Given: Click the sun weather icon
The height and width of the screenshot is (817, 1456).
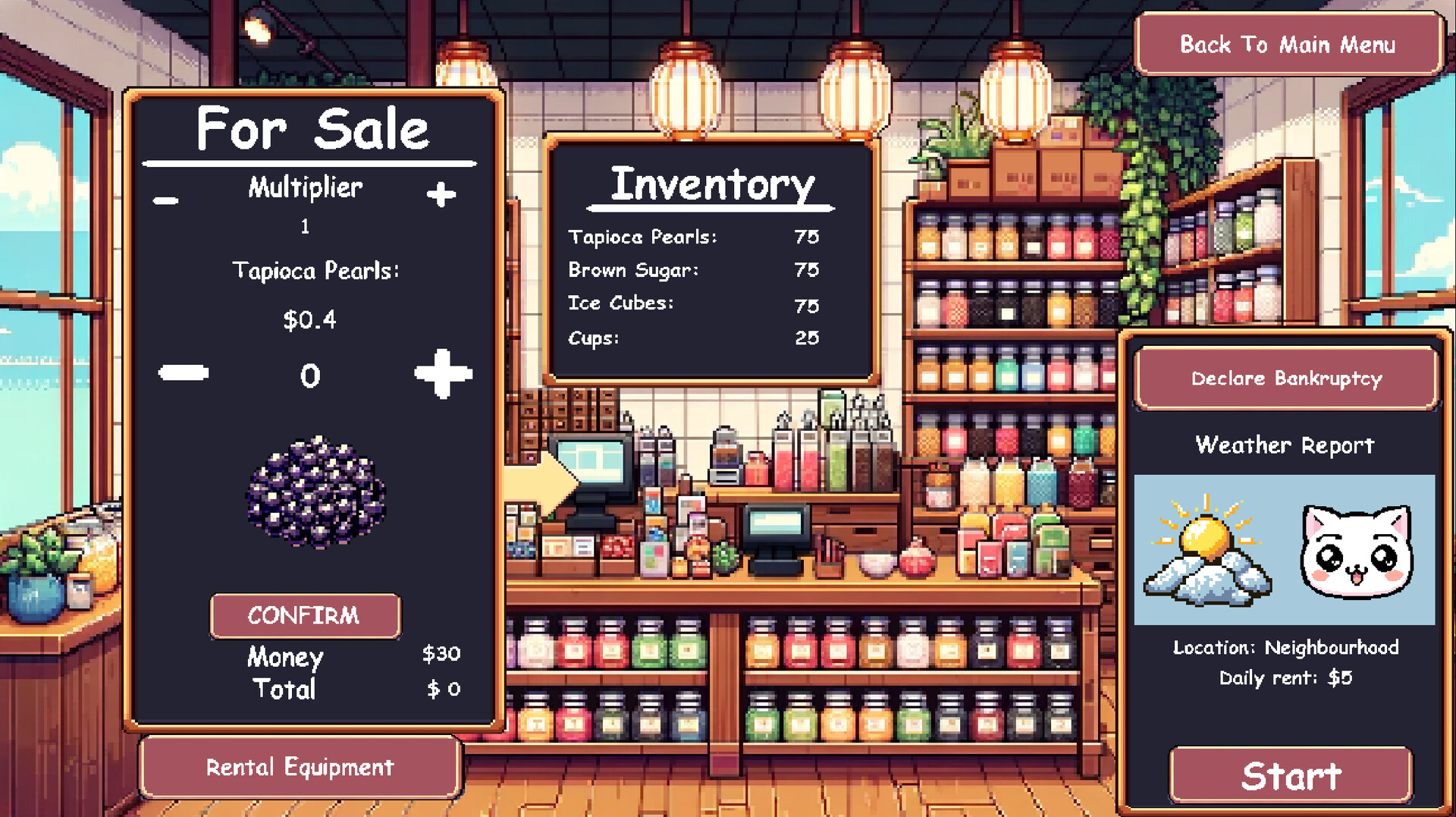Looking at the screenshot, I should [x=1204, y=539].
